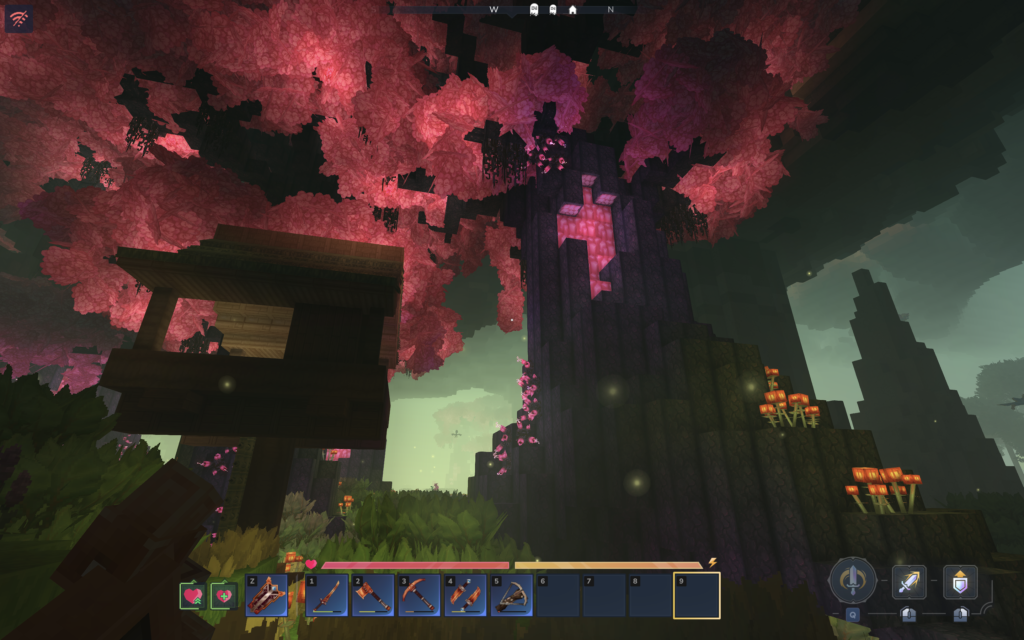
Task: Click the heart with up-arrows status icon
Action: (x=193, y=596)
